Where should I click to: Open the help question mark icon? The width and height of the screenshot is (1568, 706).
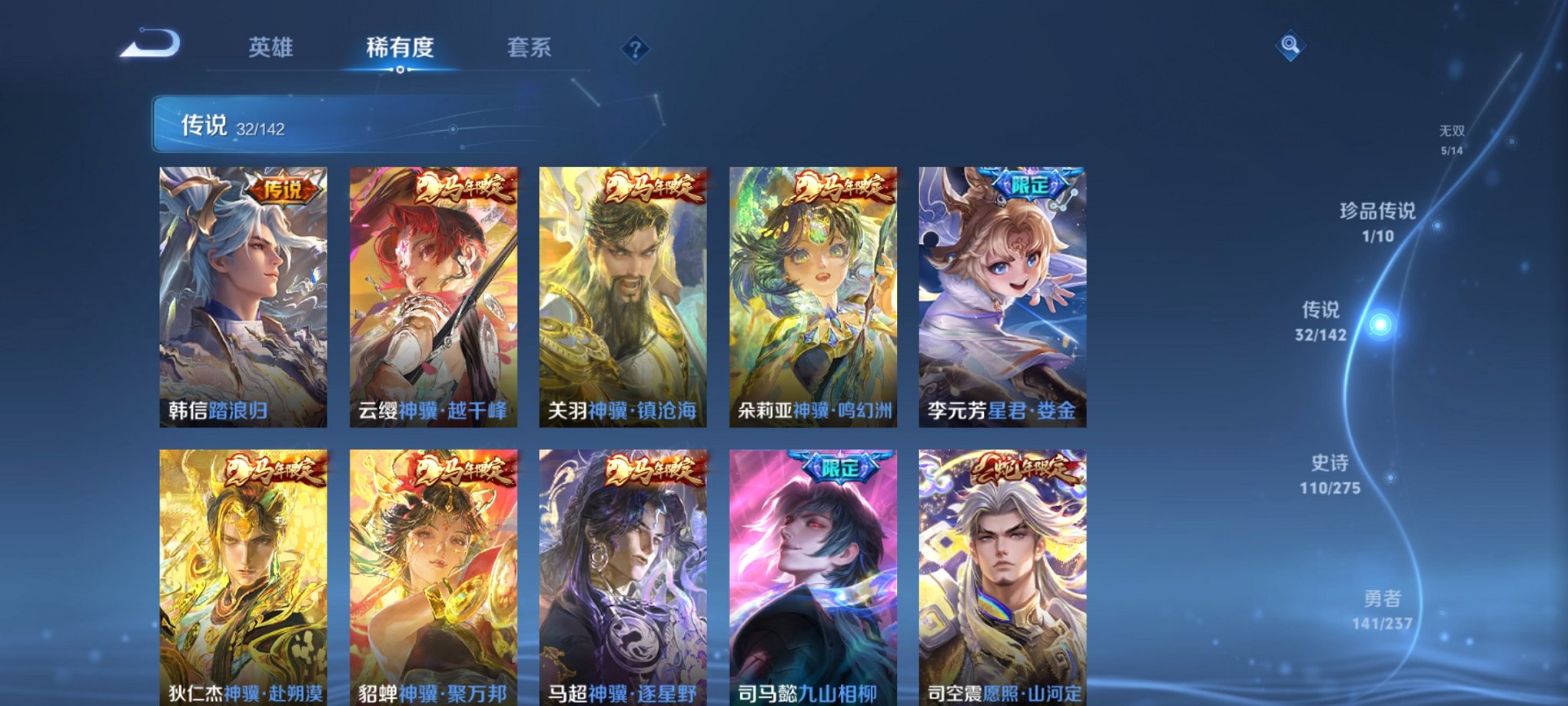(635, 48)
